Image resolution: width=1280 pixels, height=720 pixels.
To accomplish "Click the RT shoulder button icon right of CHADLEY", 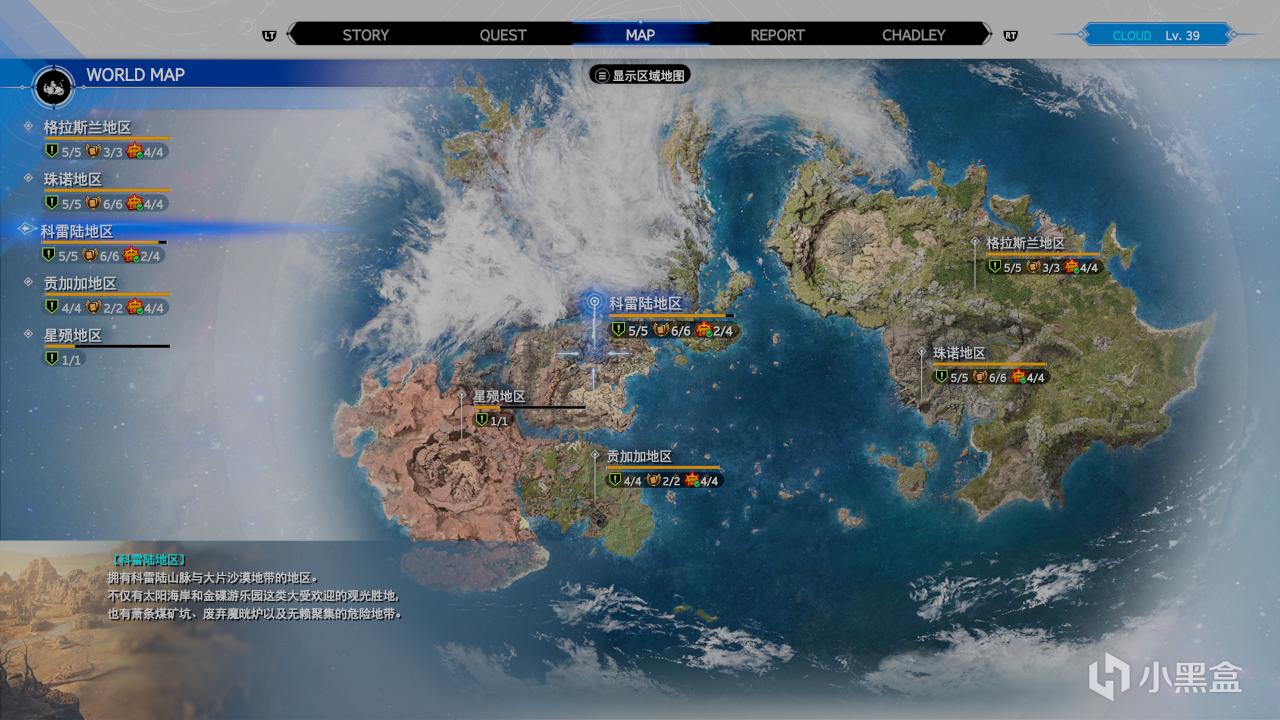I will coord(1012,35).
